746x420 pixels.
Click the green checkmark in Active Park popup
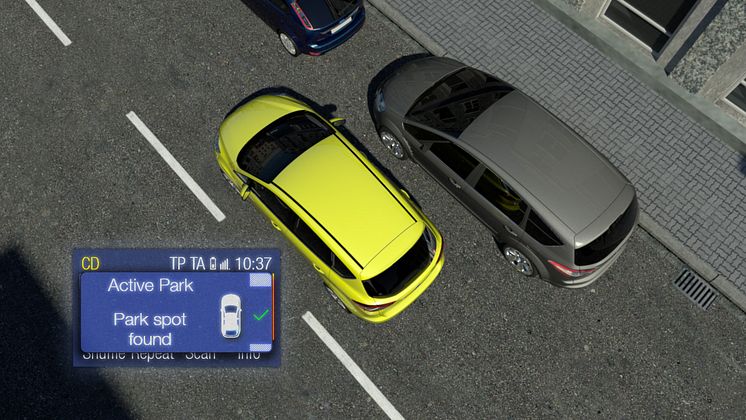(x=260, y=315)
